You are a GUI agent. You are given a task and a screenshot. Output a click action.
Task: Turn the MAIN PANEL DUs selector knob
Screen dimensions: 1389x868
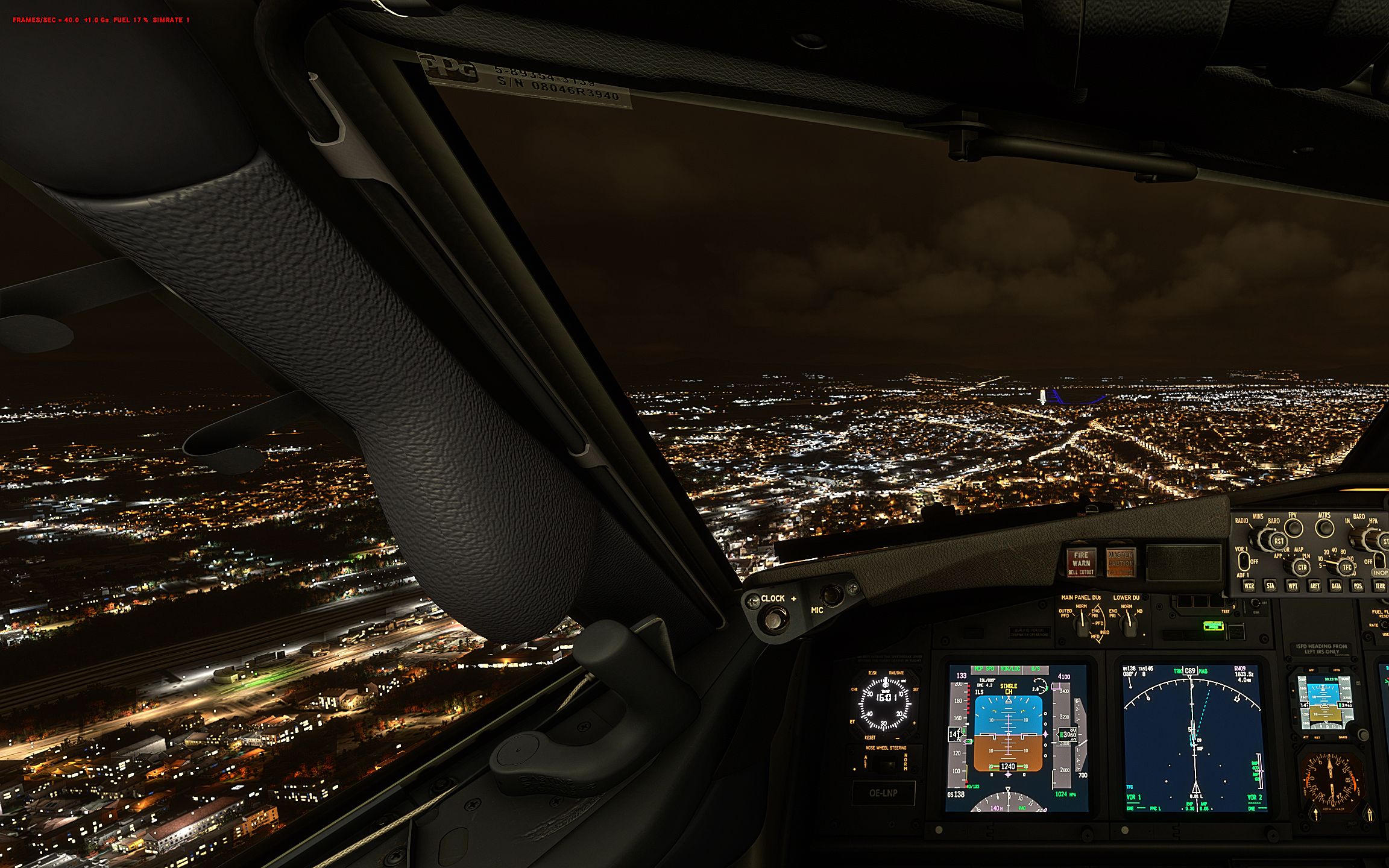(1082, 621)
